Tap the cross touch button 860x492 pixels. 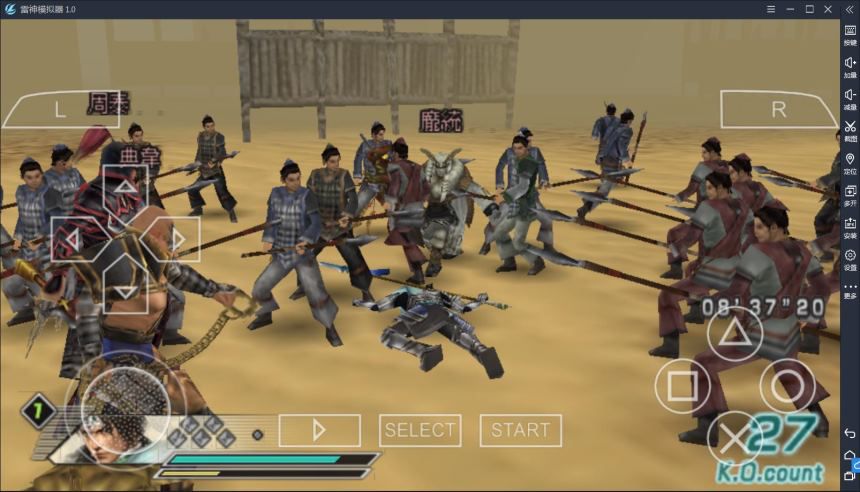(x=735, y=438)
